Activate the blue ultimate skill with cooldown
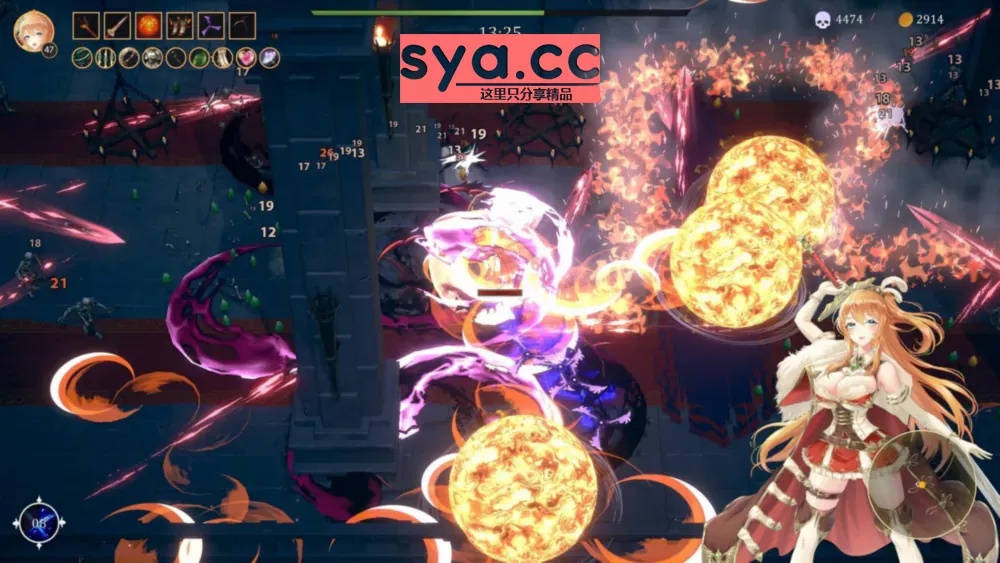 click(x=39, y=522)
